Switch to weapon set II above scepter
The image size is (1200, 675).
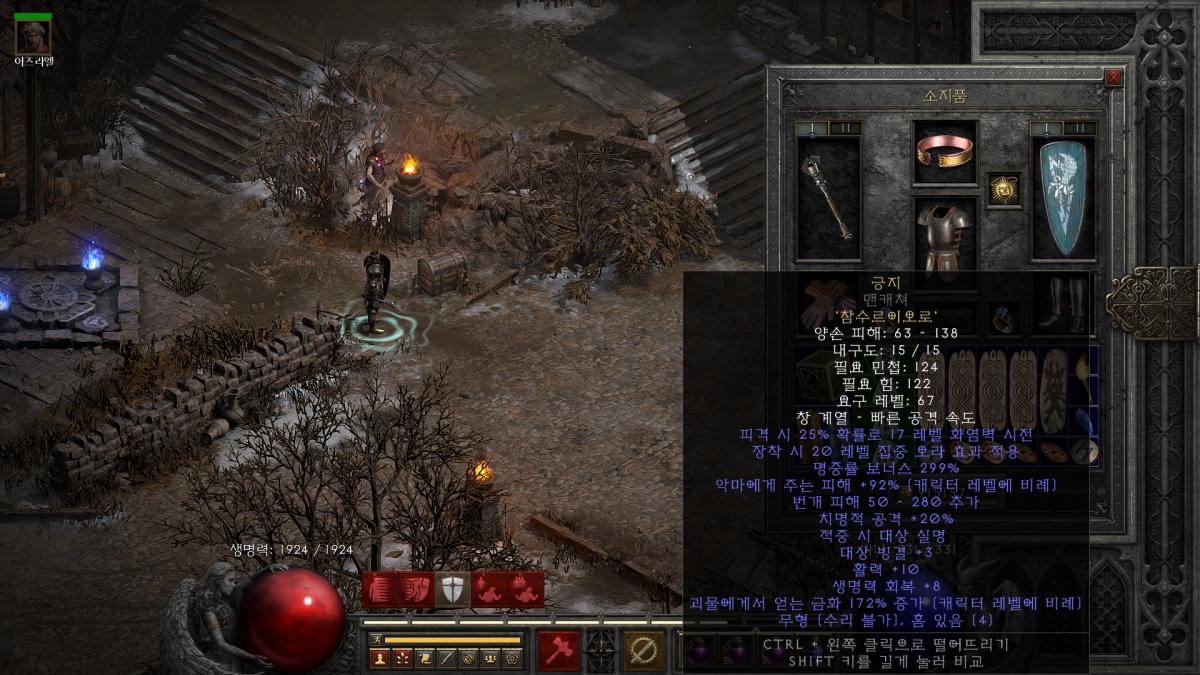pos(845,128)
